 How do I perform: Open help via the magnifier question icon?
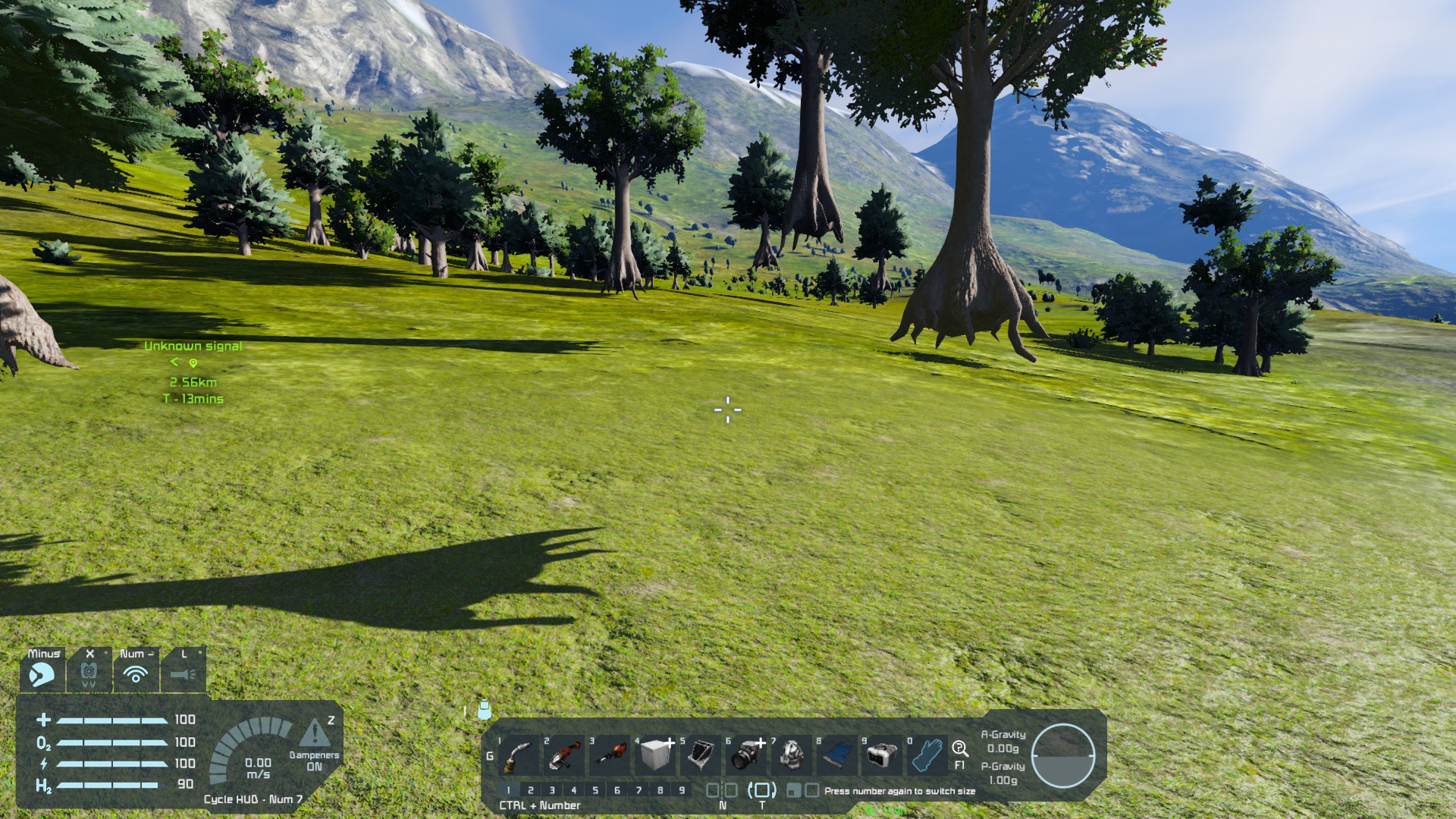coord(960,749)
